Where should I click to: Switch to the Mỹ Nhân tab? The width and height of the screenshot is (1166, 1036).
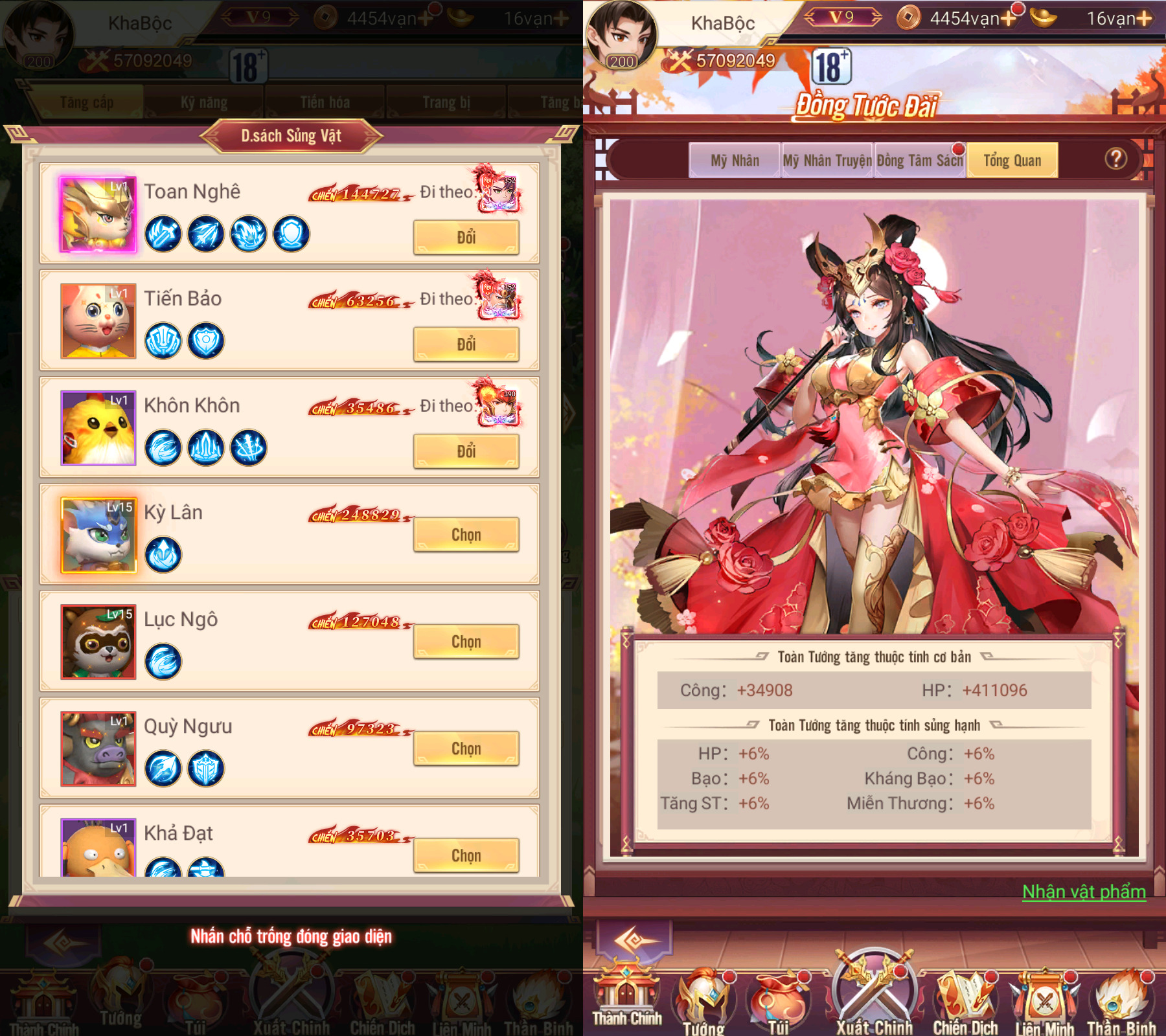point(735,160)
